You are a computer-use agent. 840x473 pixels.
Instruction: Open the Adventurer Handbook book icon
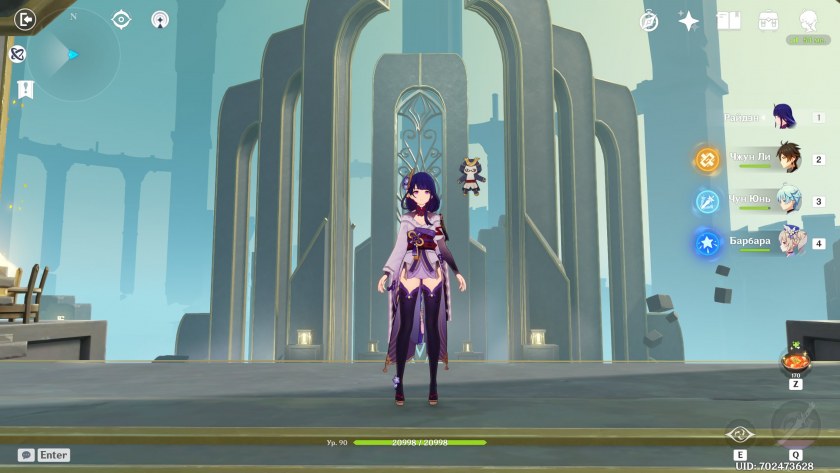coord(728,21)
